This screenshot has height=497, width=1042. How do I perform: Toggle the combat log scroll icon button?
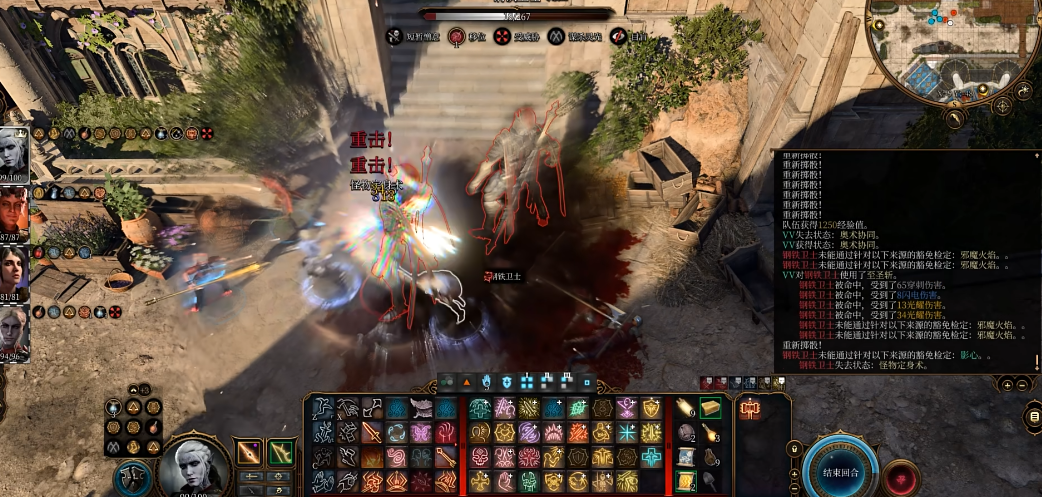(x=1033, y=416)
